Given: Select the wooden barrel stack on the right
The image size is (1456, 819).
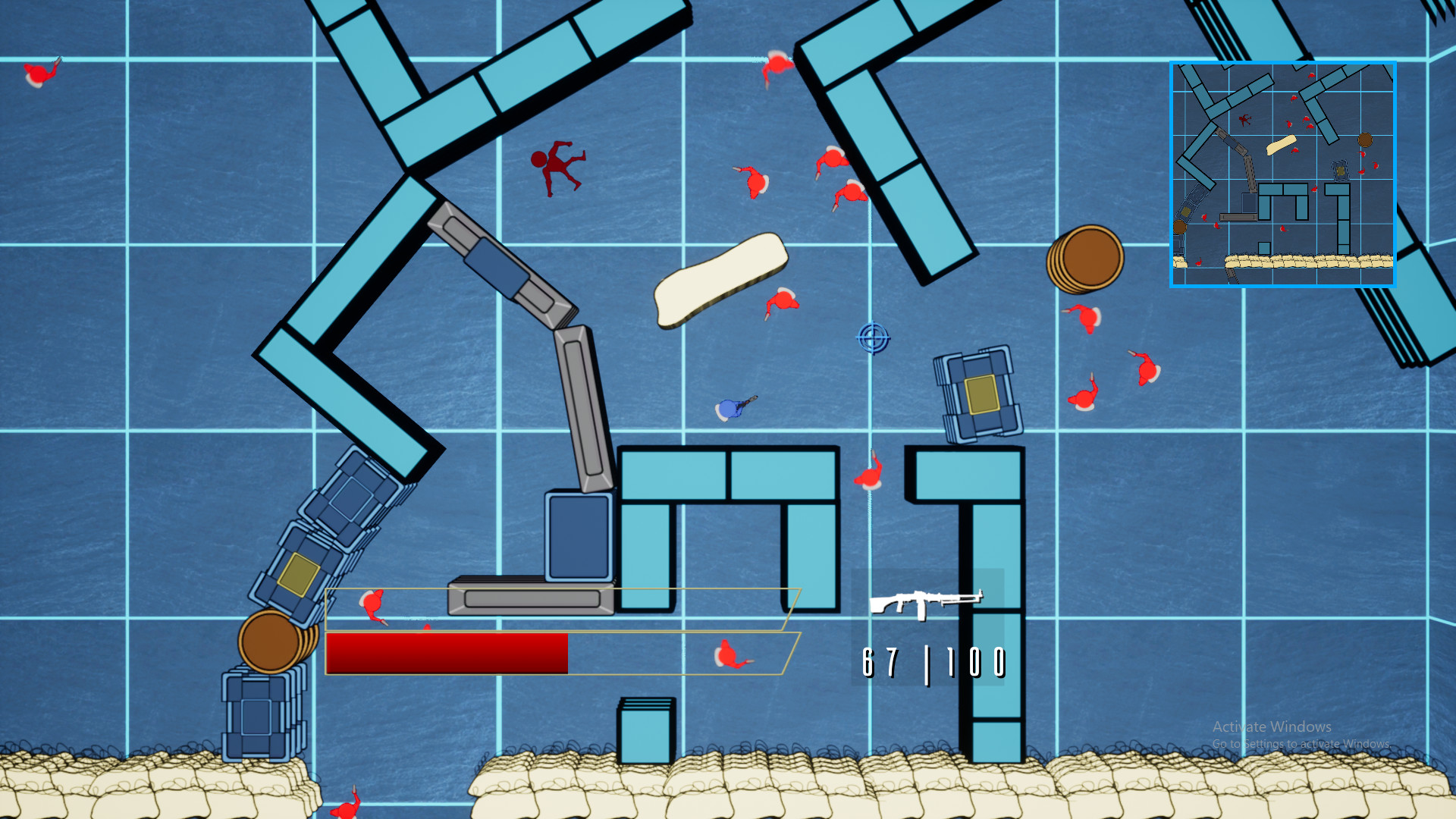Looking at the screenshot, I should coord(1086,259).
